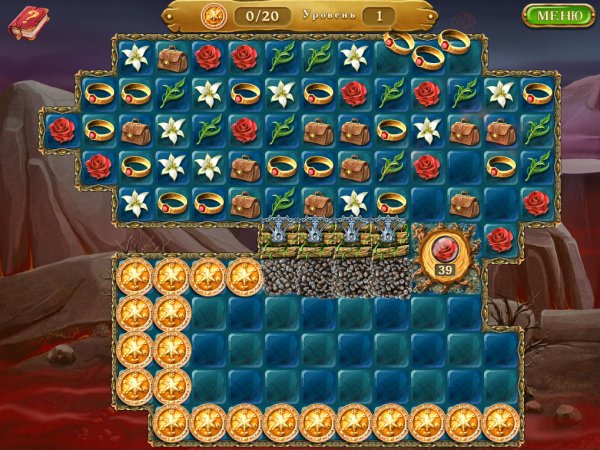Open the red question-mark help book

28,22
